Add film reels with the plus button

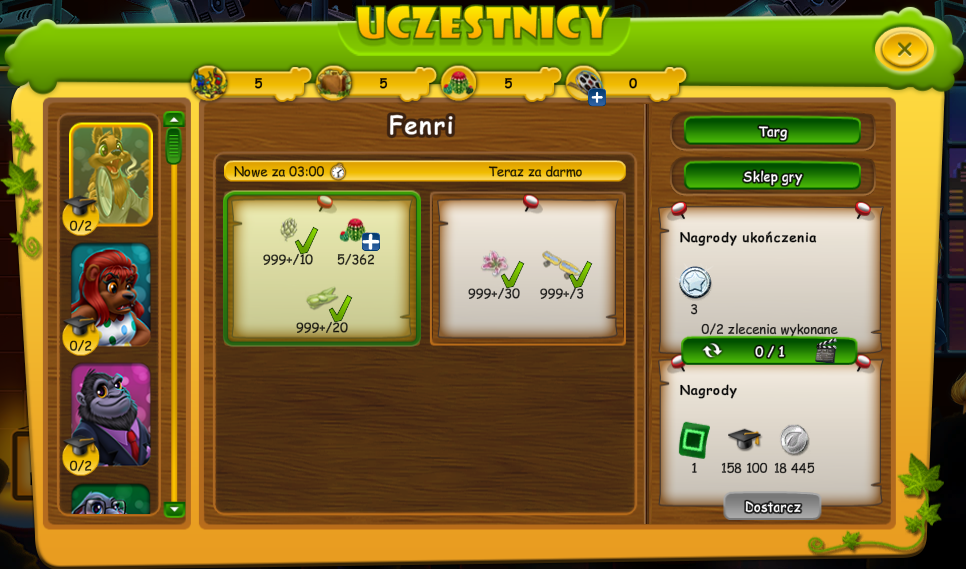point(597,97)
